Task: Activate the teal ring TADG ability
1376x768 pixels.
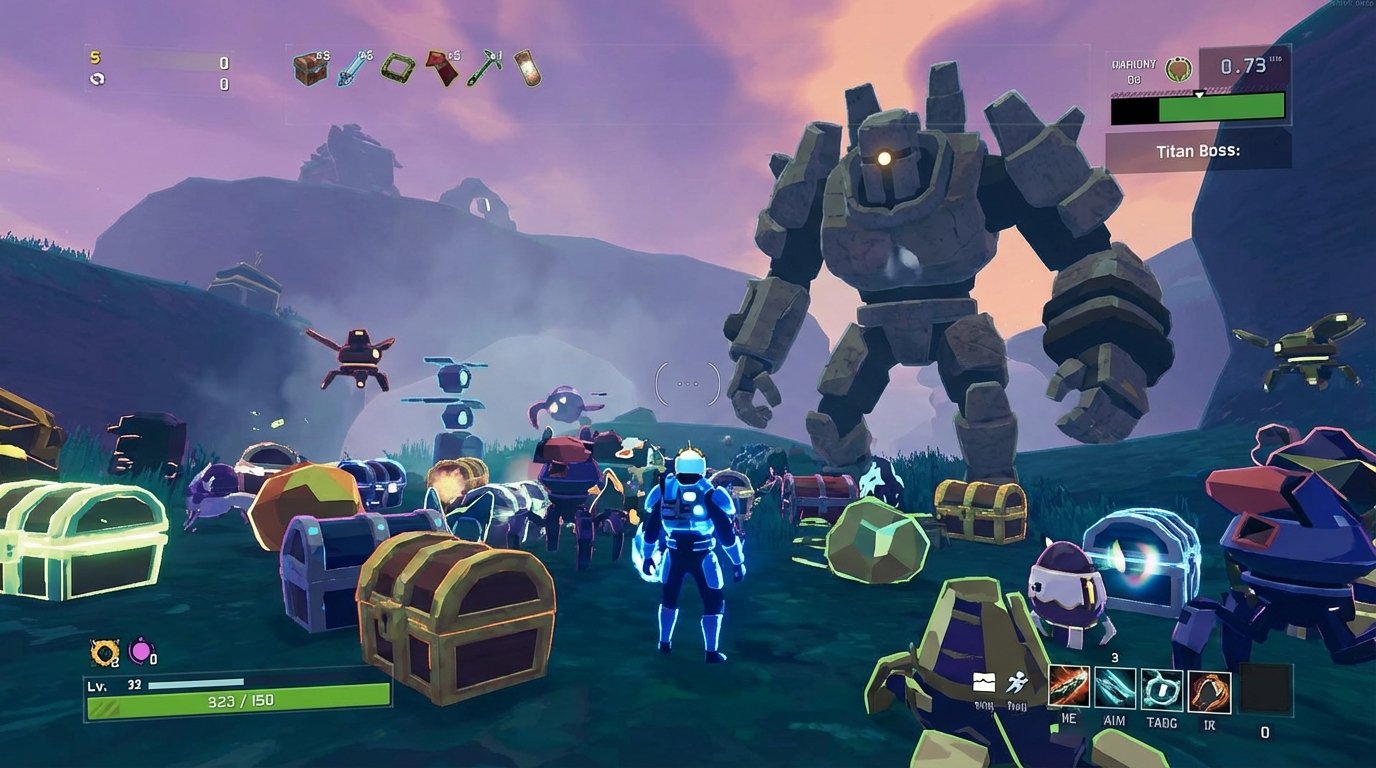Action: point(1162,688)
